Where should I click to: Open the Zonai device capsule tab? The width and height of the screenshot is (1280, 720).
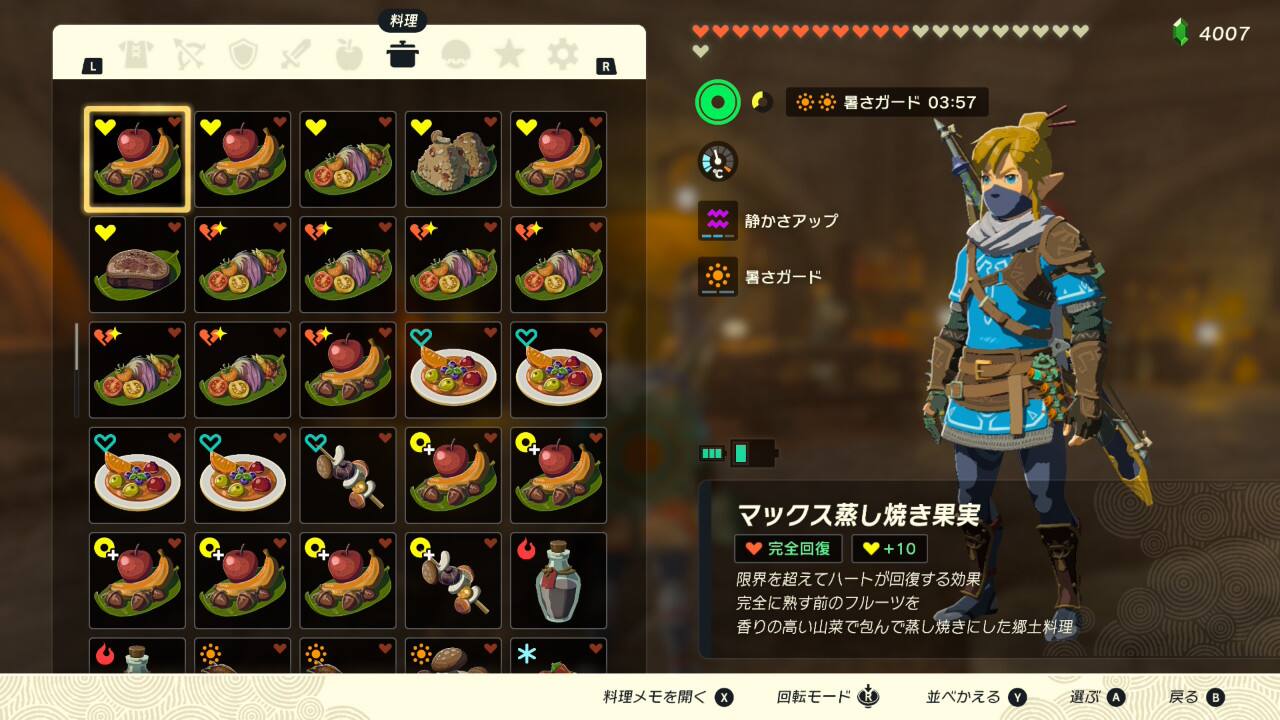coord(456,54)
